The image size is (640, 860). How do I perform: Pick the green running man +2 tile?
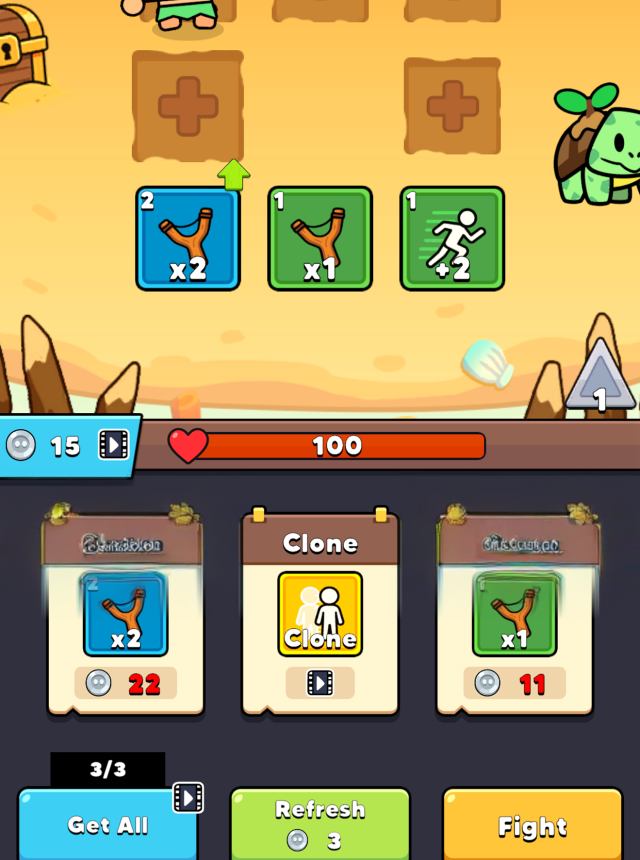(x=452, y=238)
